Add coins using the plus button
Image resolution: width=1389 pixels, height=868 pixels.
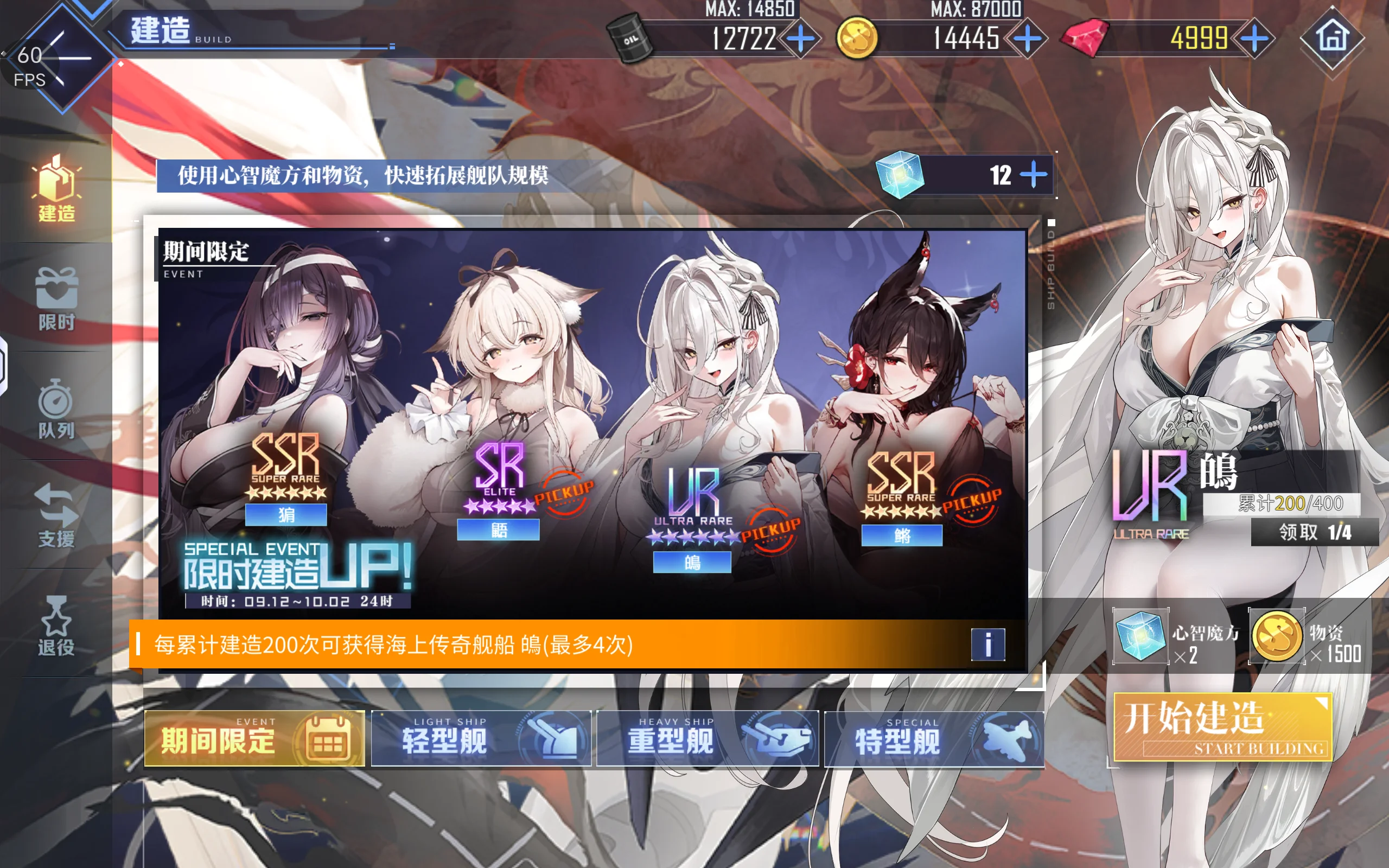pyautogui.click(x=1028, y=39)
